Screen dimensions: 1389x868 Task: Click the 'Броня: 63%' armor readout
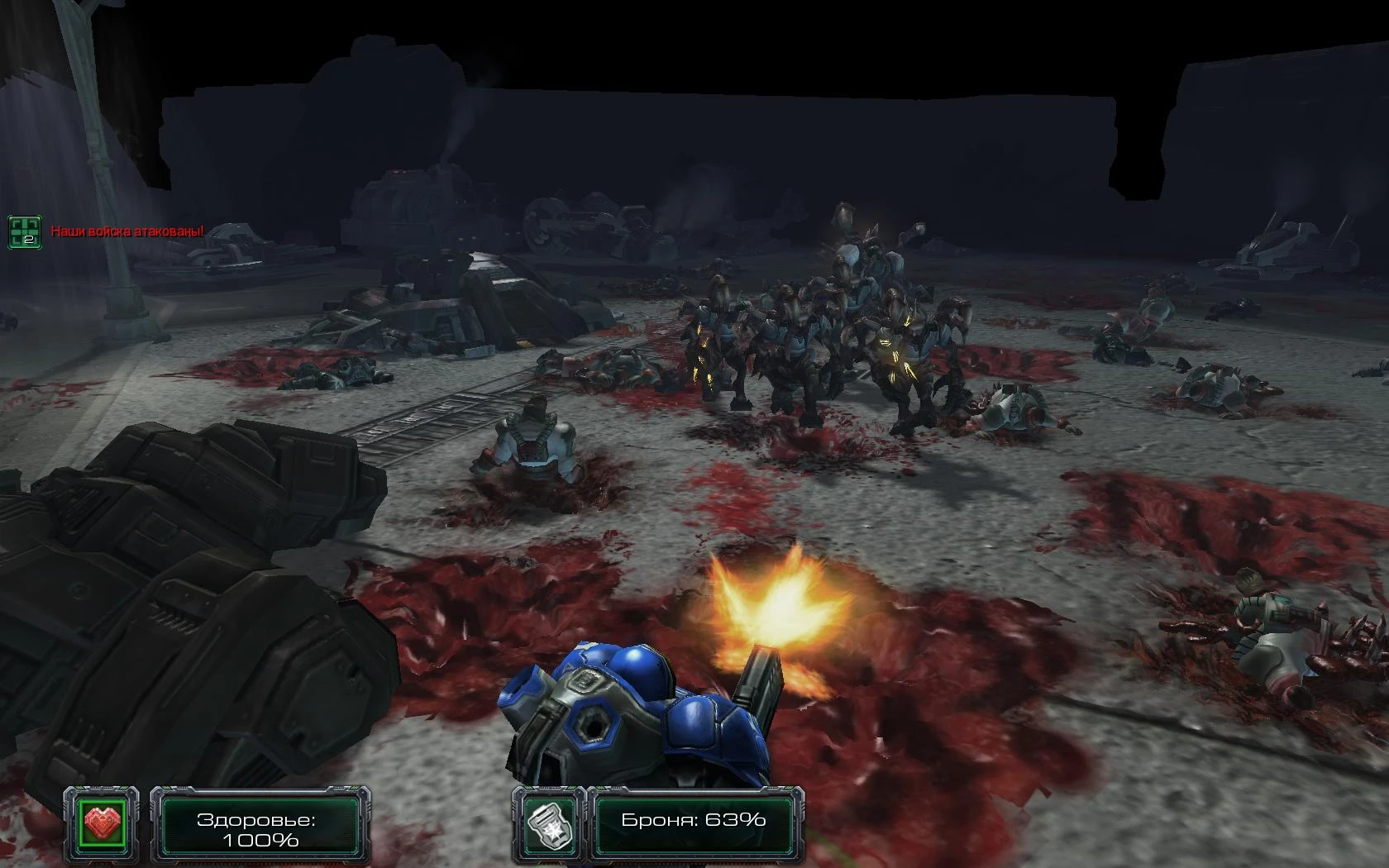click(x=693, y=821)
